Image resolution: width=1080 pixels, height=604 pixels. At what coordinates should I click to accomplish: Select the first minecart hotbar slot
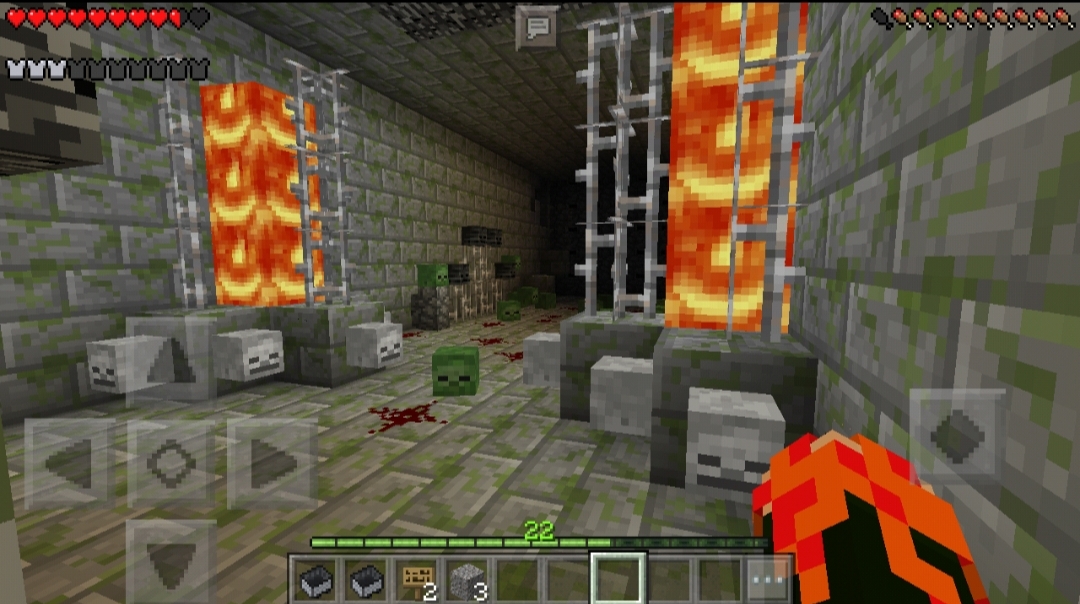[x=316, y=579]
